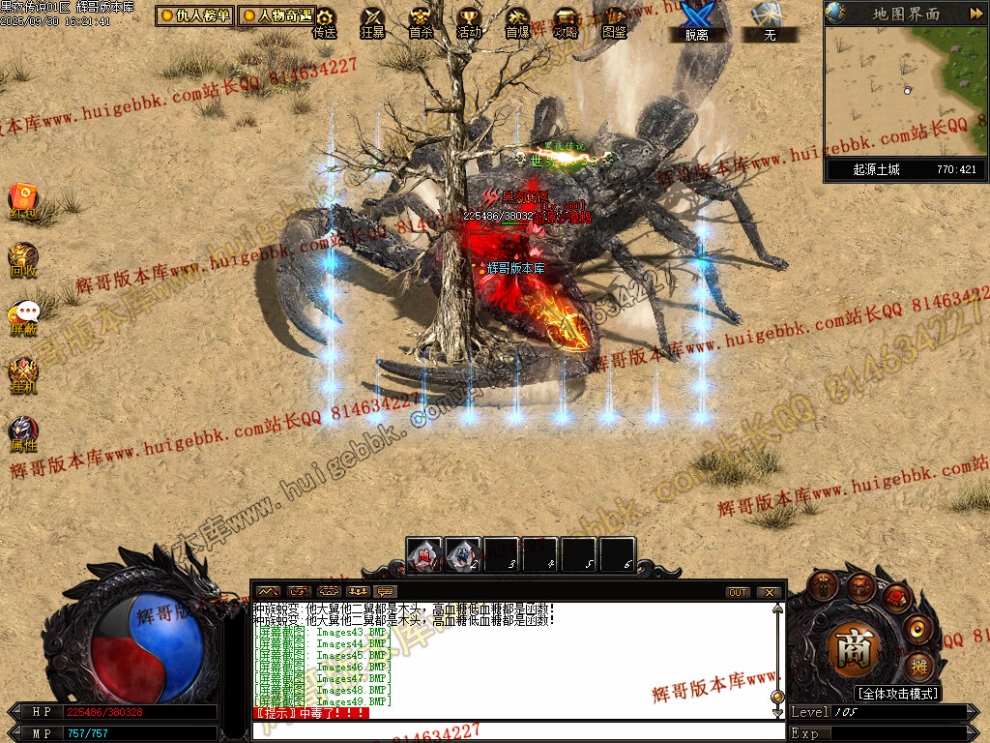This screenshot has height=743, width=990.
Task: Open the 属性 attributes panel
Action: tap(23, 432)
